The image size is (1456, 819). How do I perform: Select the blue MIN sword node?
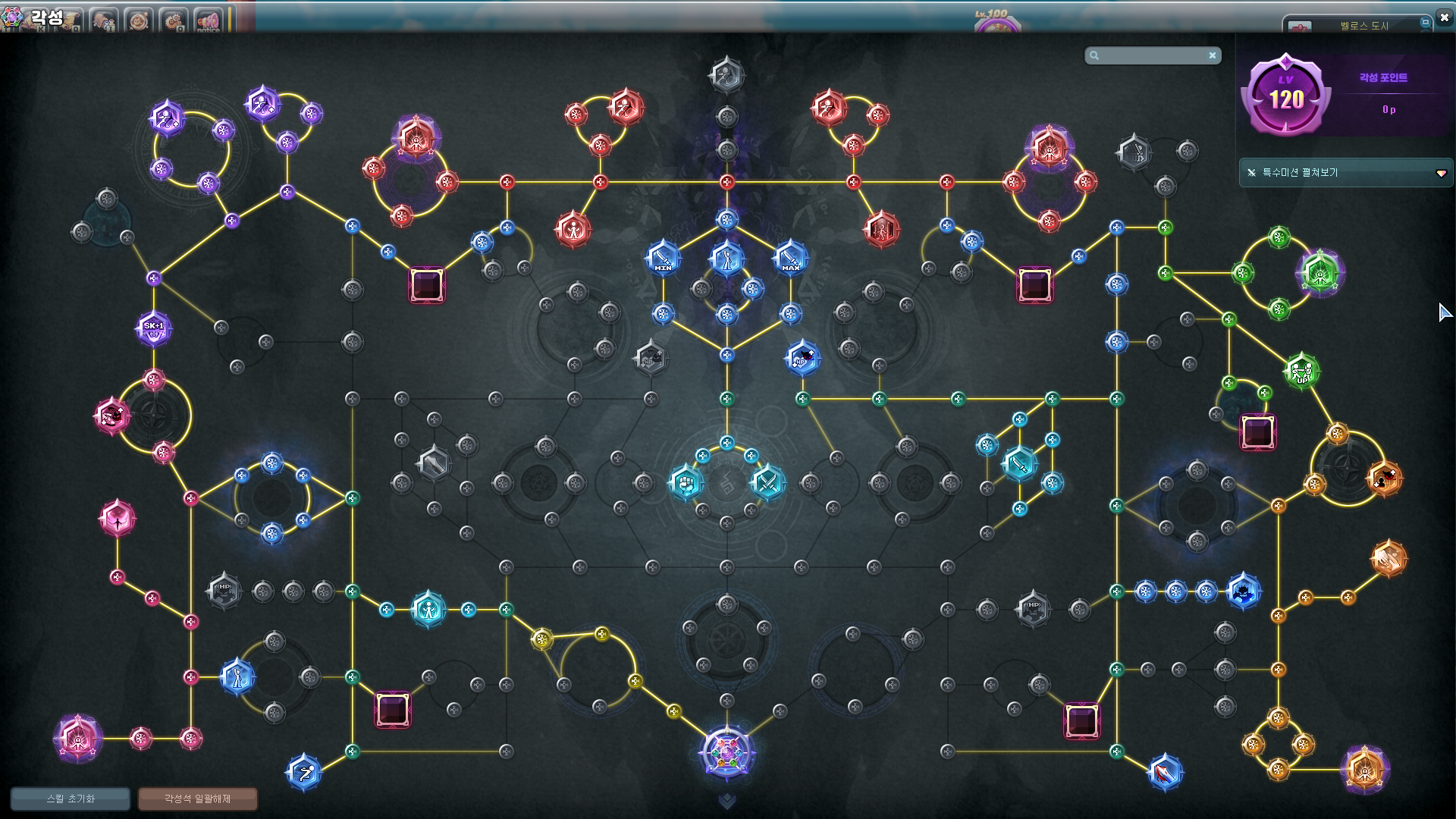pos(663,259)
